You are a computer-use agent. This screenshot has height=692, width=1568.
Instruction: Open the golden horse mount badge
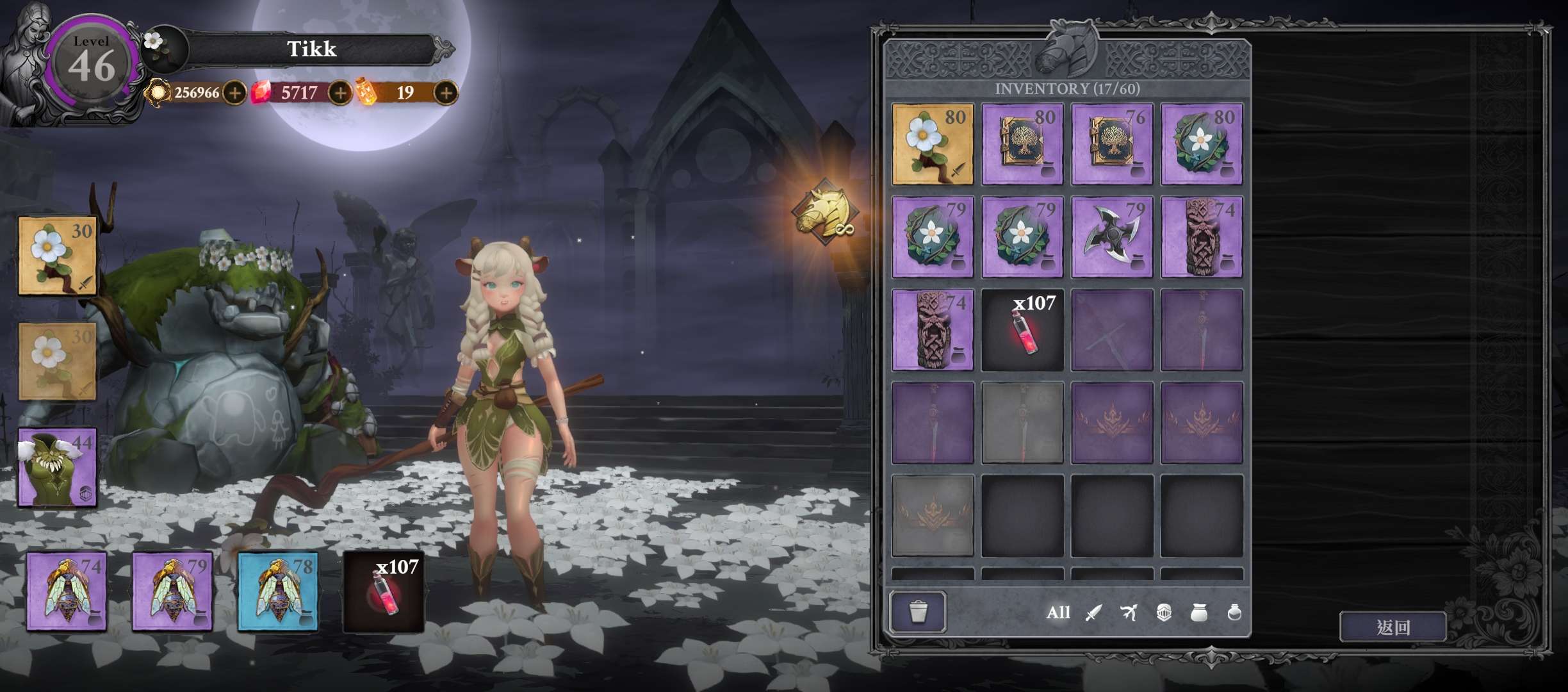824,211
